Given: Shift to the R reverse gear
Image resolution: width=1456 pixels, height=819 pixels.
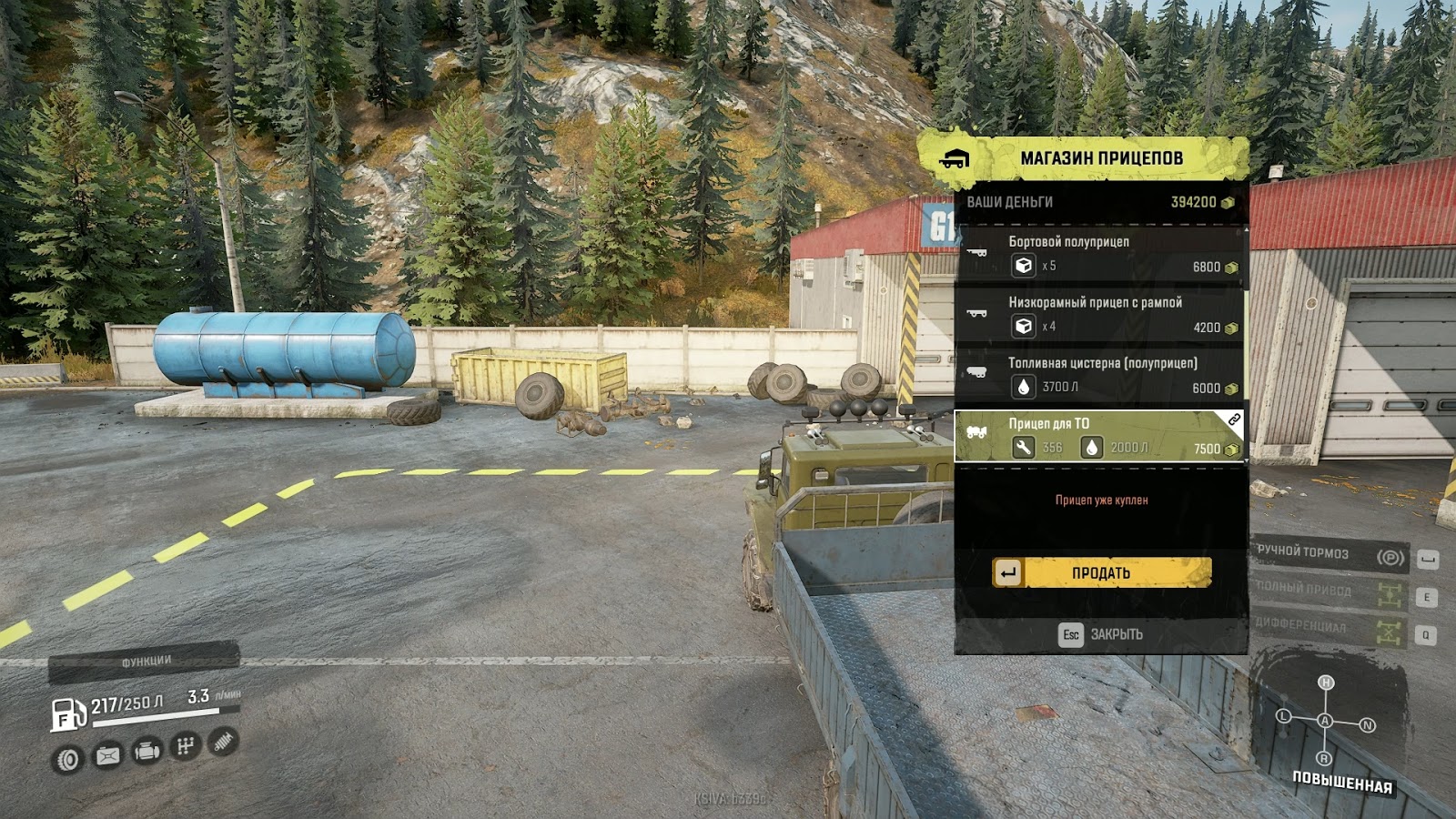Looking at the screenshot, I should (1324, 759).
